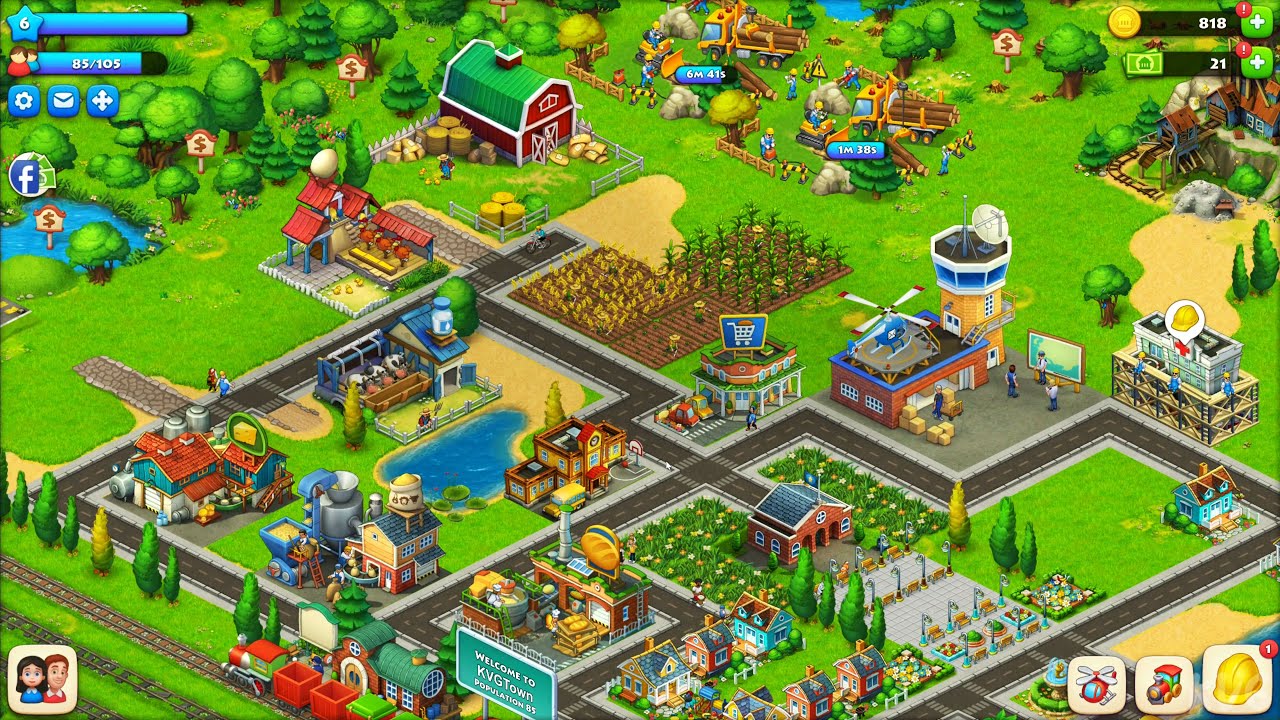Viewport: 1280px width, 720px height.
Task: Tap the level 6 star badge
Action: 24,24
